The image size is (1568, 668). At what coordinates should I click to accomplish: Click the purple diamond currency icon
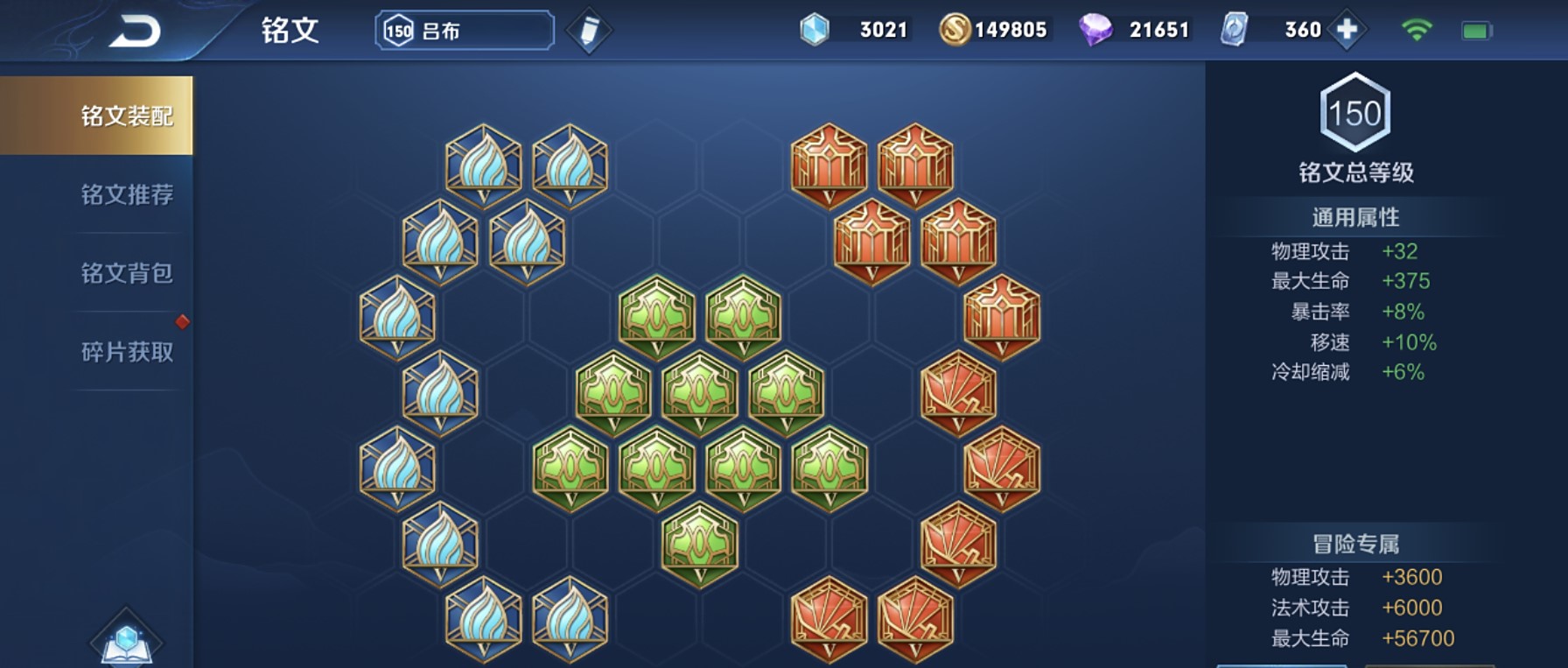tap(1095, 30)
